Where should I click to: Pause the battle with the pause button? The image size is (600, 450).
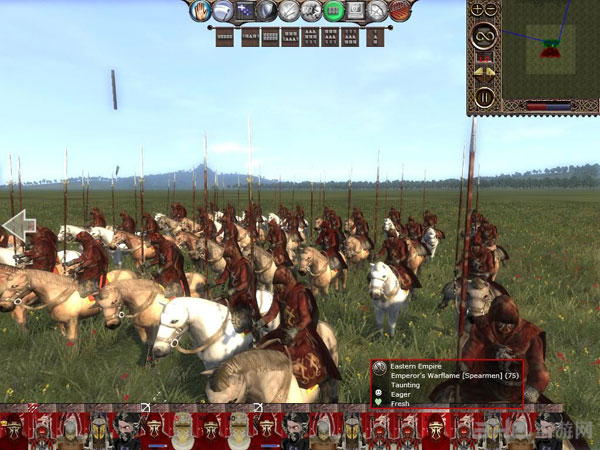point(484,97)
